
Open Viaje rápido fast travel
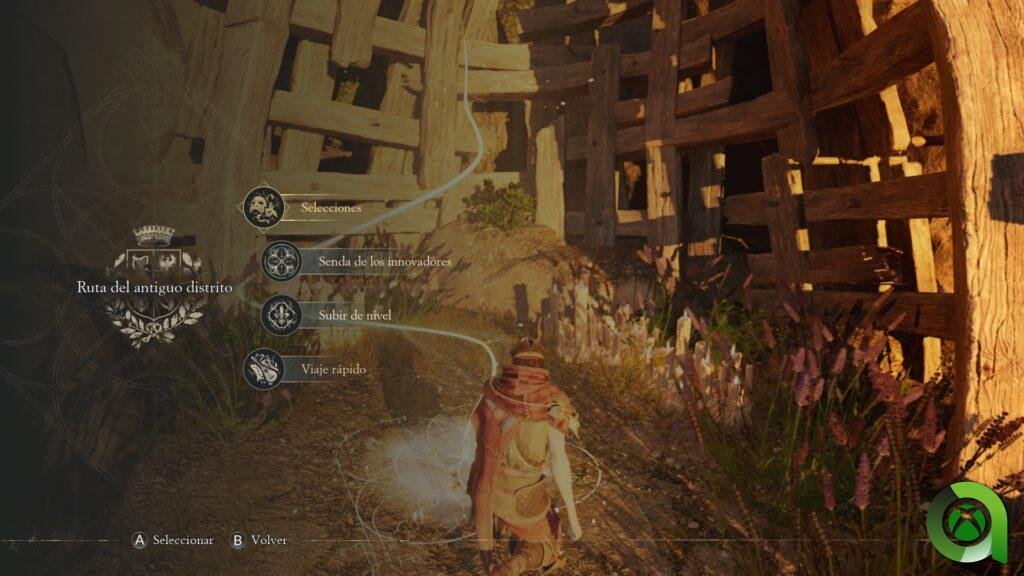pos(333,369)
